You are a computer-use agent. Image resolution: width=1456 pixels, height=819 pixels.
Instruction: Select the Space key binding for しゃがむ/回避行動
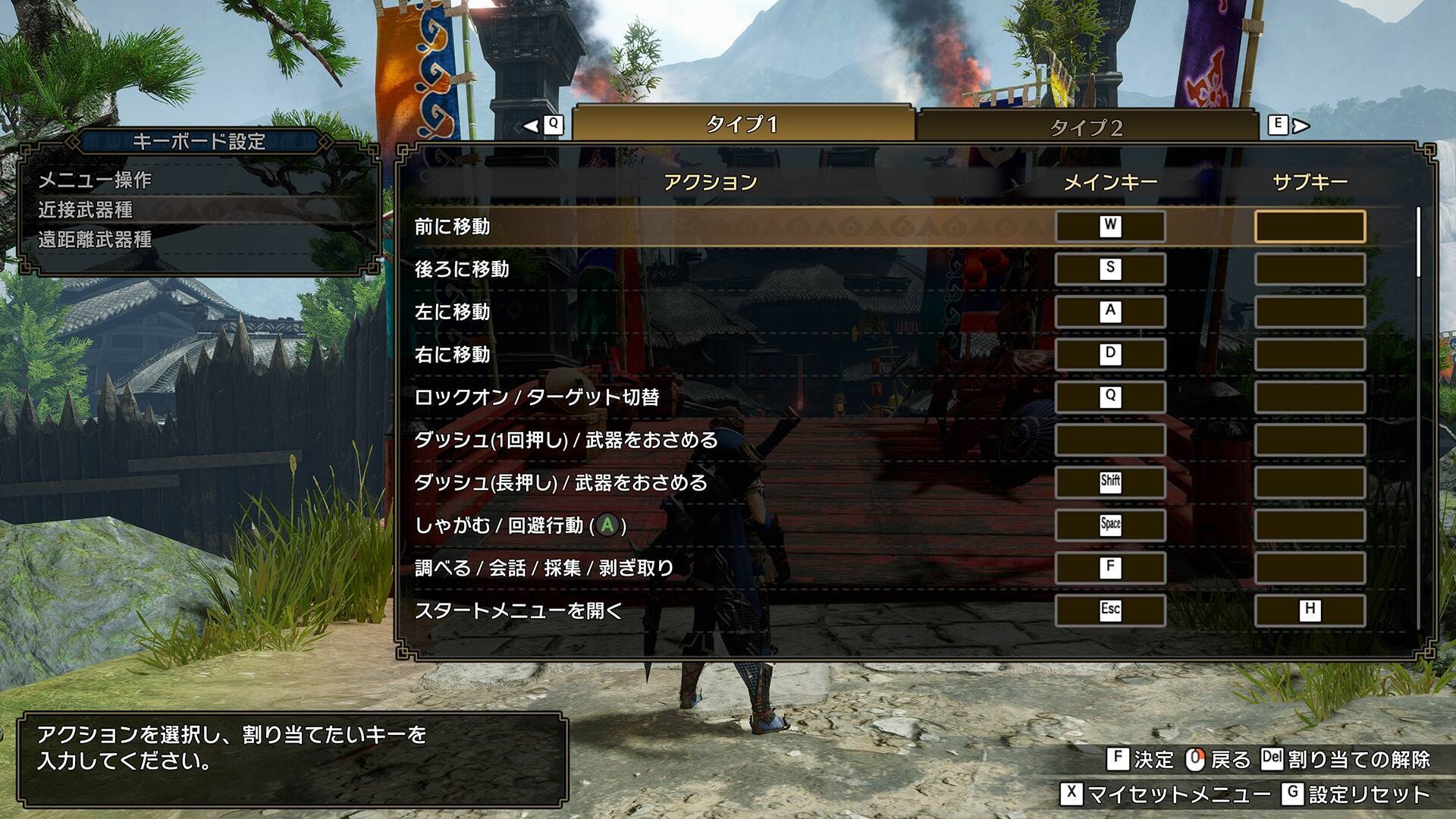pyautogui.click(x=1109, y=525)
